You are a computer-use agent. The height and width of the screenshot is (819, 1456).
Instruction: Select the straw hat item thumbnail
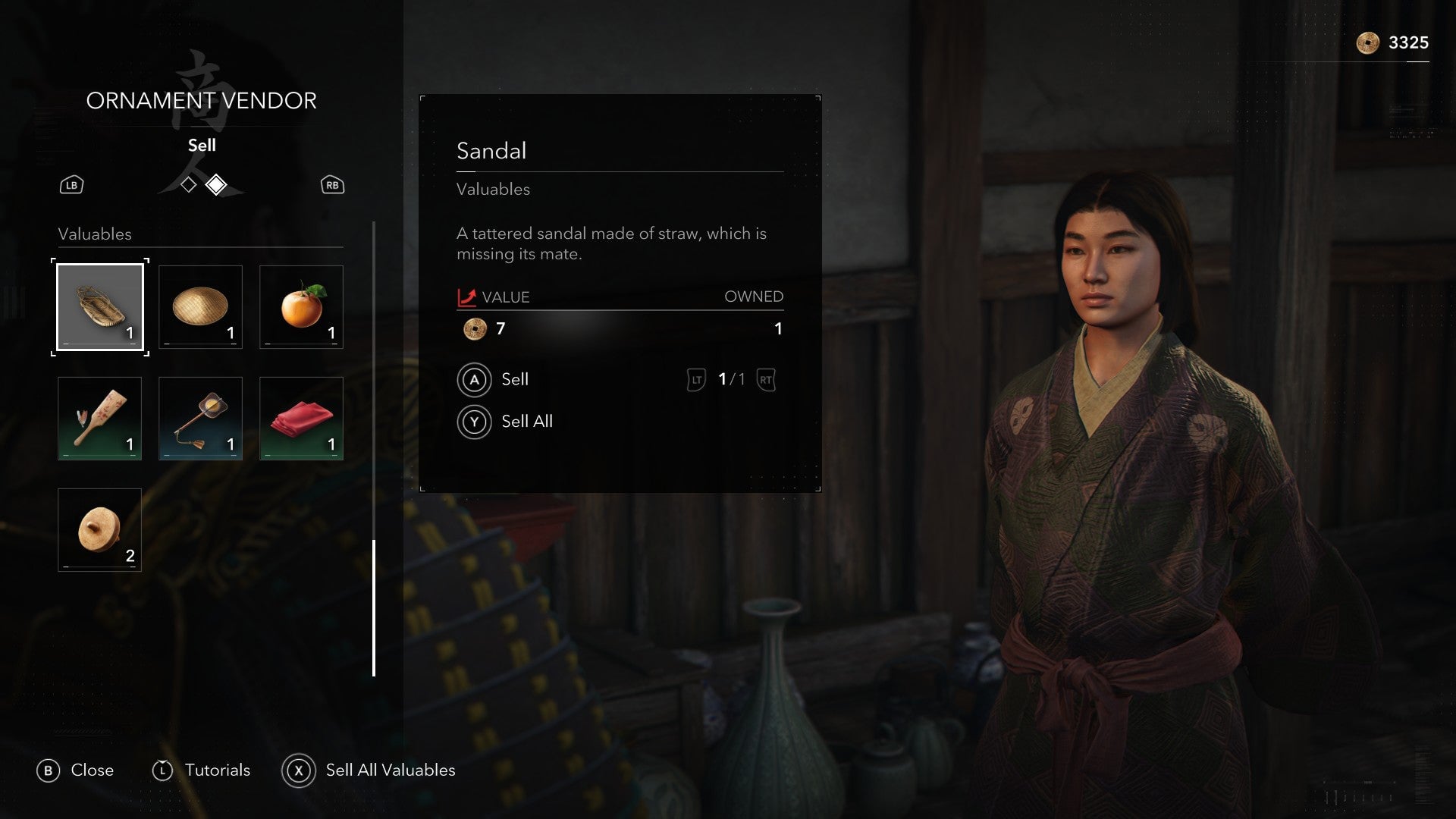(x=200, y=306)
